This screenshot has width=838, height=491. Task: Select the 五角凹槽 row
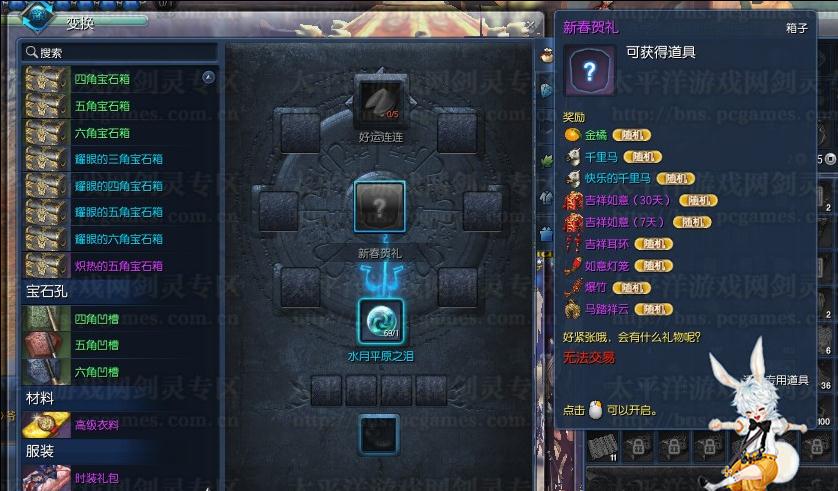coord(96,346)
